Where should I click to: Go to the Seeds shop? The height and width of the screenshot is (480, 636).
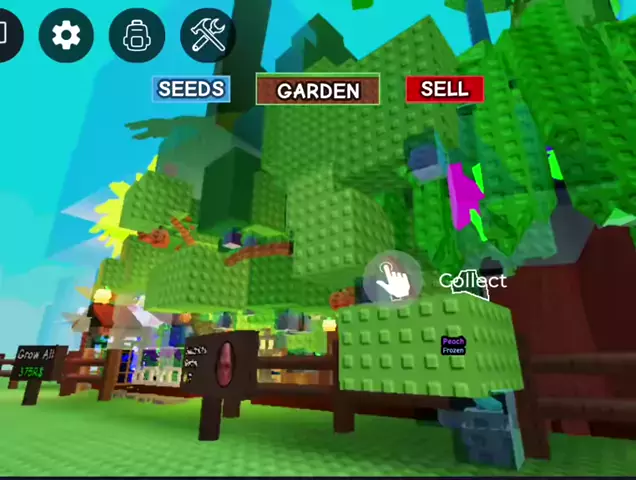click(191, 89)
